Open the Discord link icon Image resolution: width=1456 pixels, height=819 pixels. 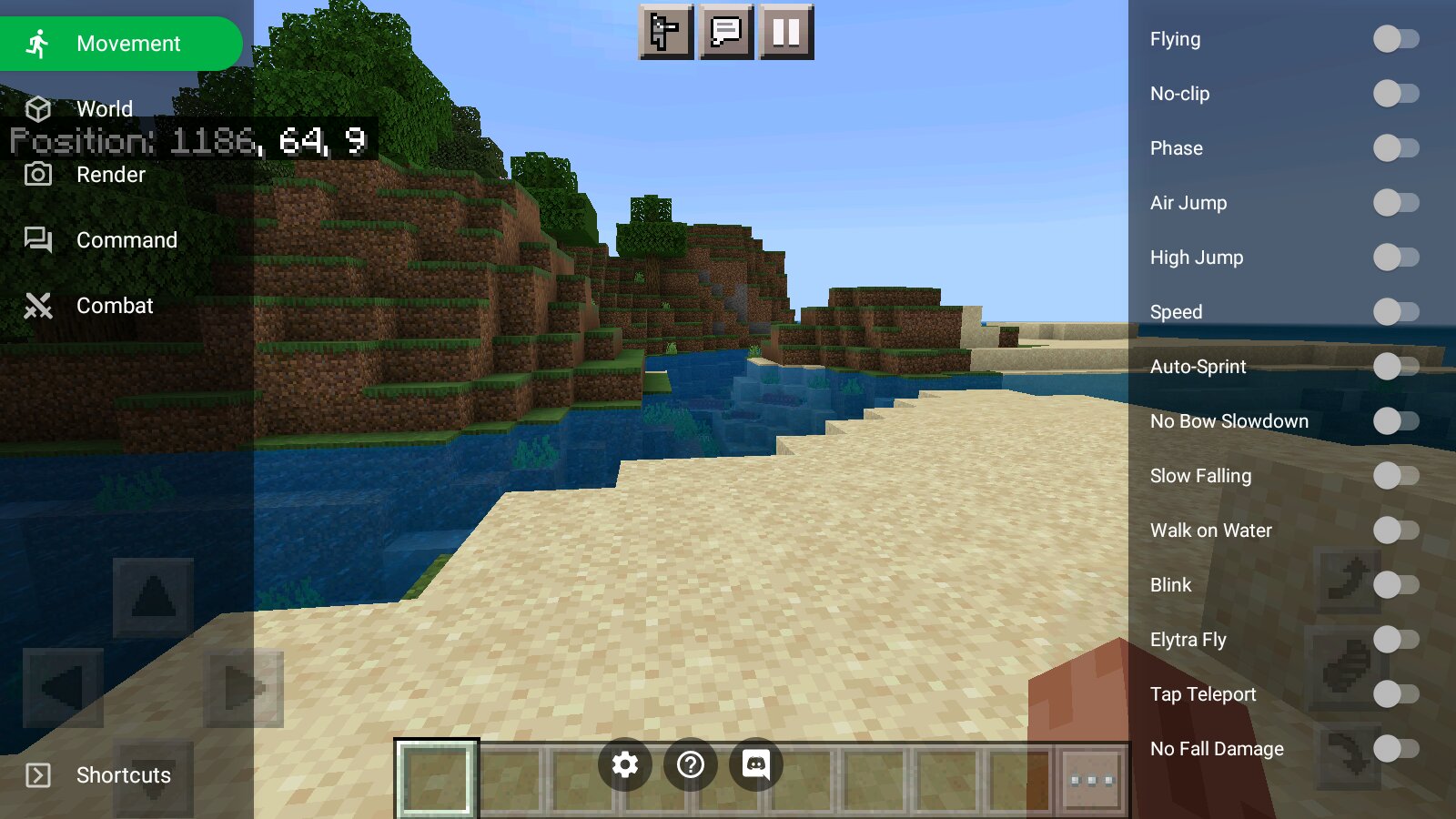(x=756, y=764)
